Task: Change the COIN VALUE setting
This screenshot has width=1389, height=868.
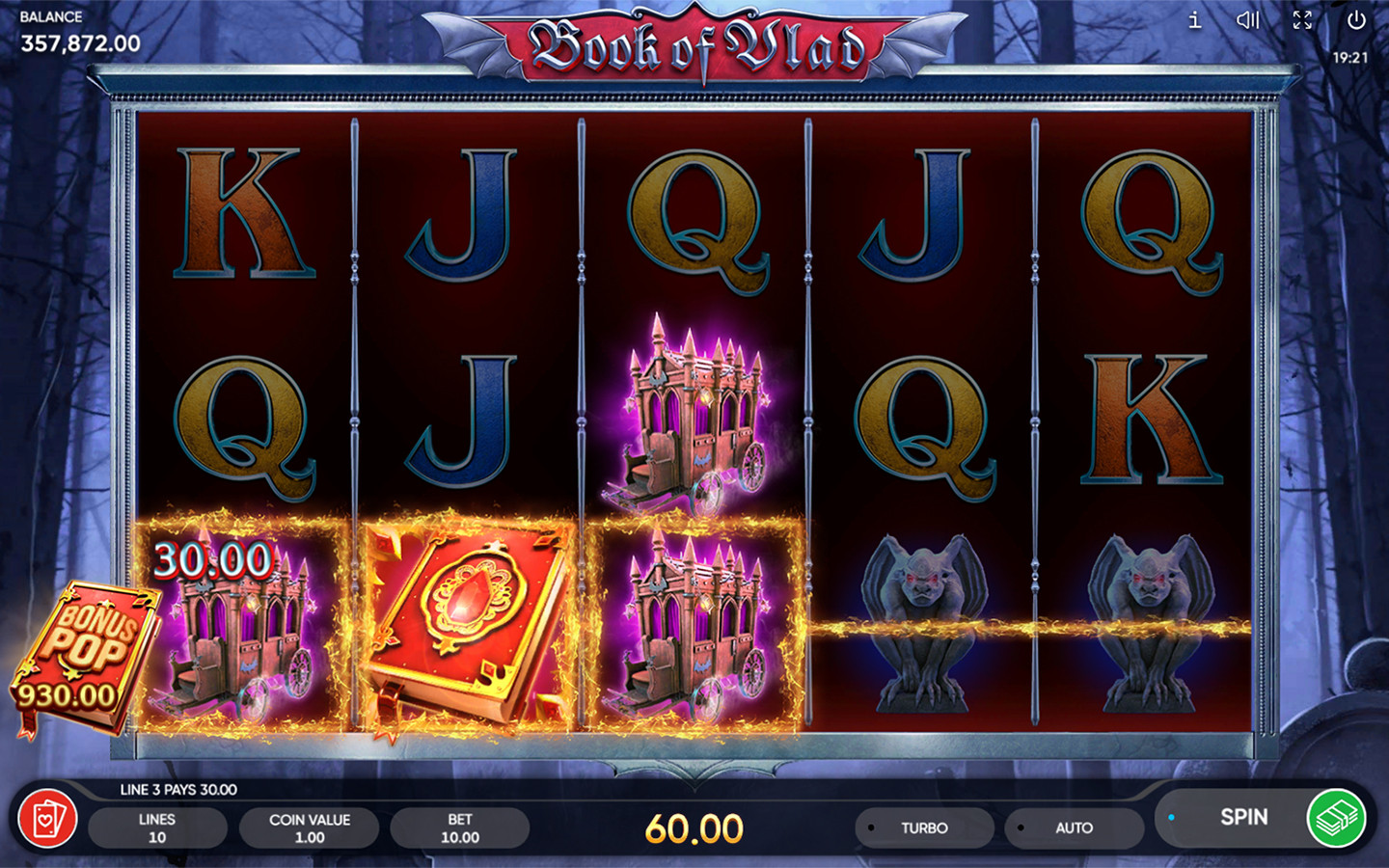Action: point(310,827)
